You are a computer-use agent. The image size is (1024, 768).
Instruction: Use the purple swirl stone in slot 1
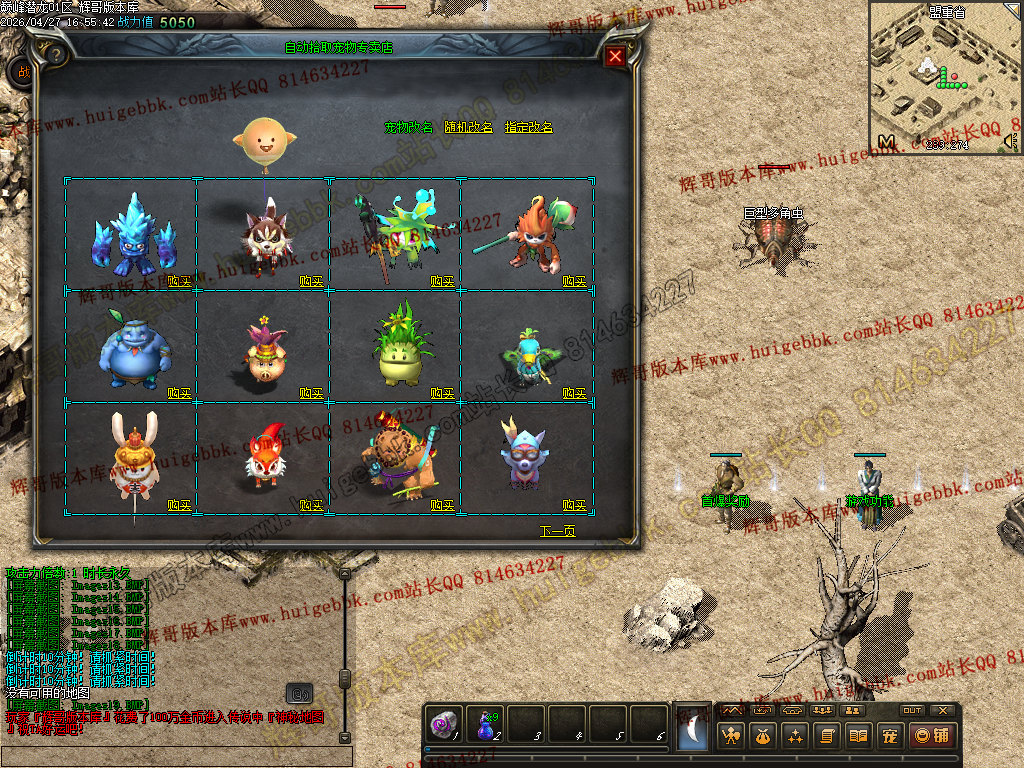[x=442, y=726]
